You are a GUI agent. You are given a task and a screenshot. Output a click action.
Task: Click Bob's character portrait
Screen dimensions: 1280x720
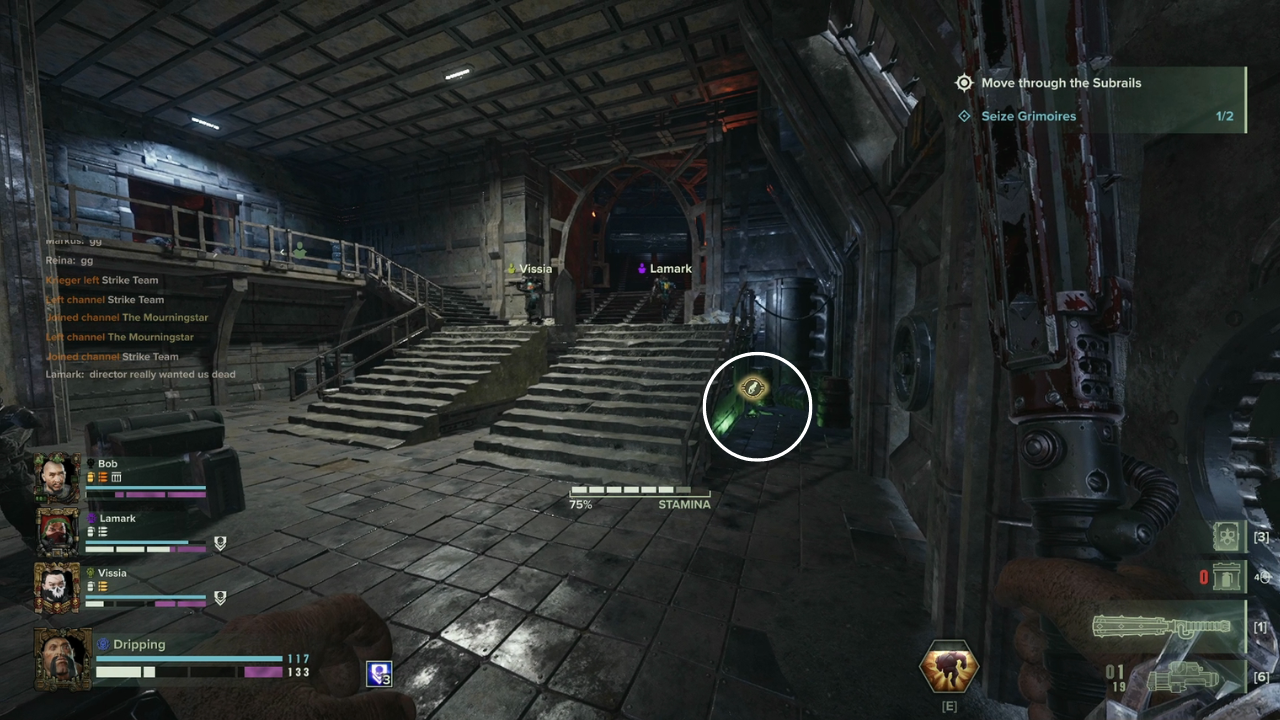57,474
